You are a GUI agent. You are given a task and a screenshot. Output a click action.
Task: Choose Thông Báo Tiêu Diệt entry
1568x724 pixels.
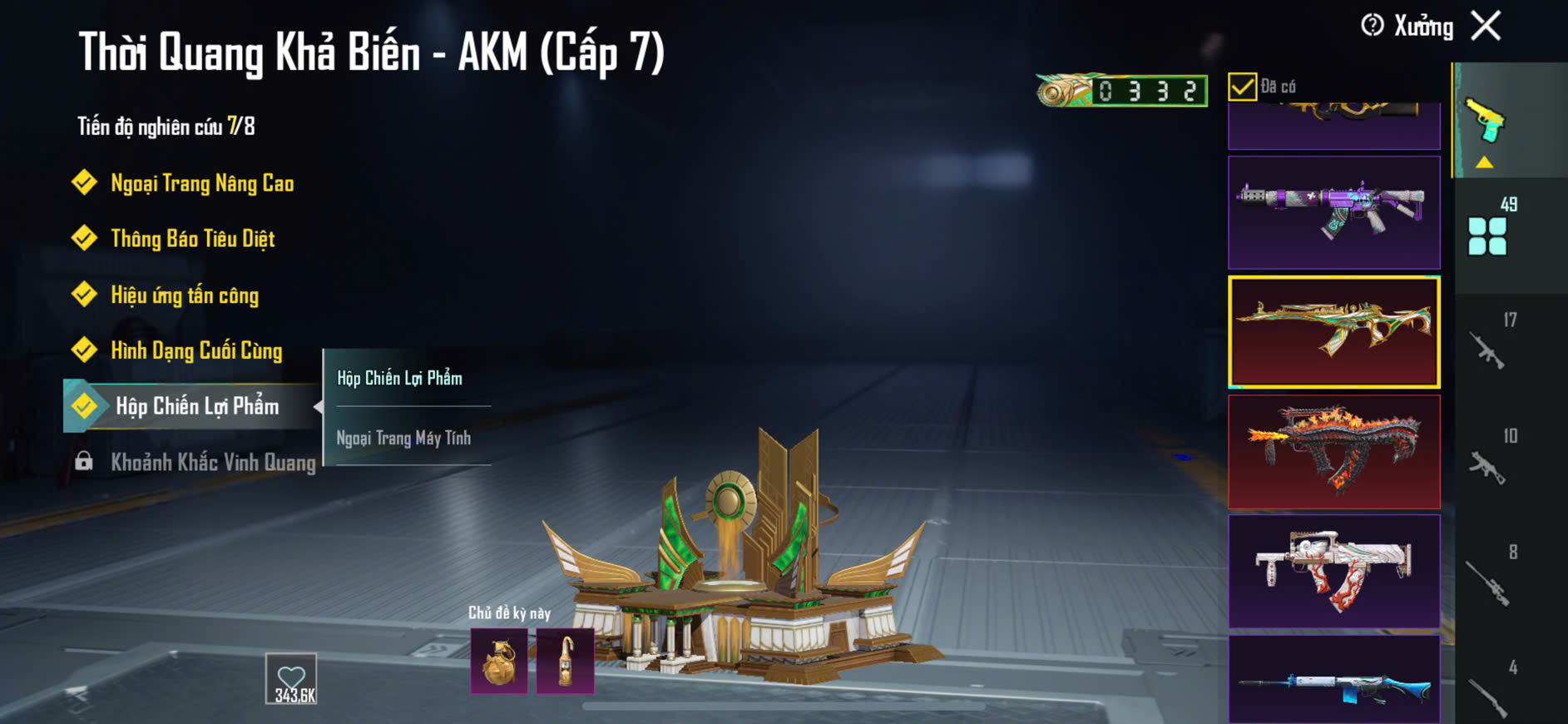tap(192, 239)
